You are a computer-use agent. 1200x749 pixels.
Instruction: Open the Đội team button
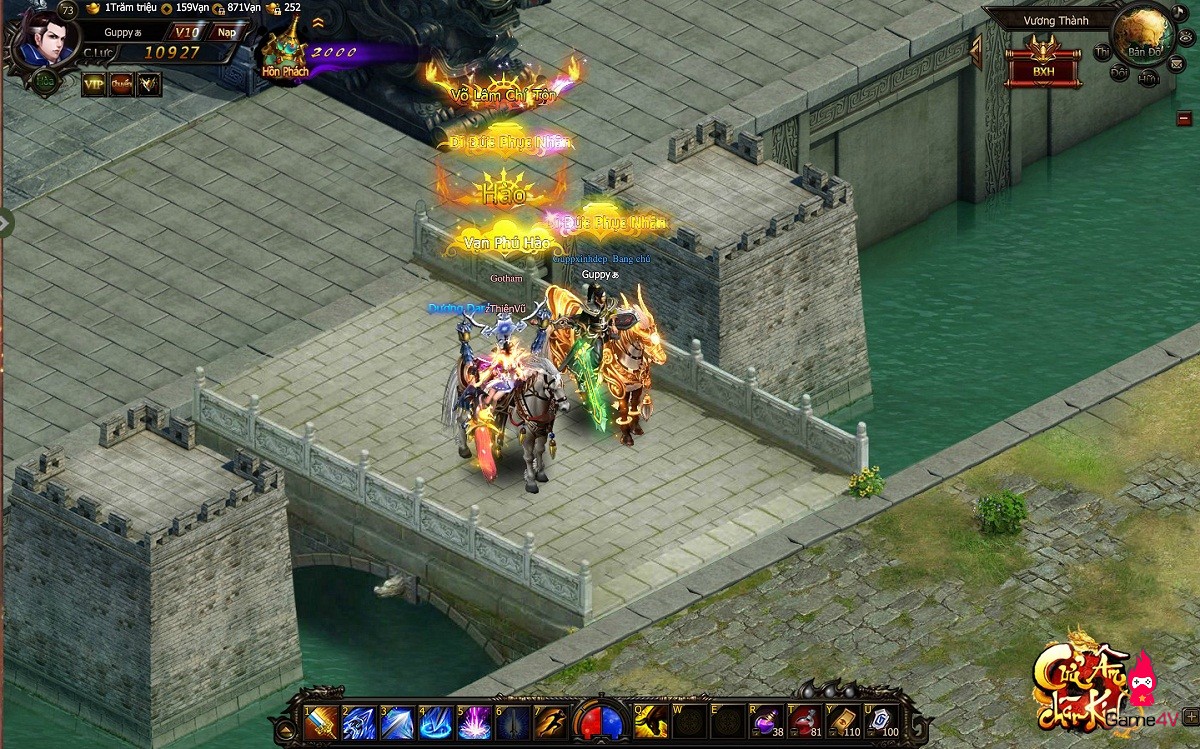click(x=1120, y=72)
